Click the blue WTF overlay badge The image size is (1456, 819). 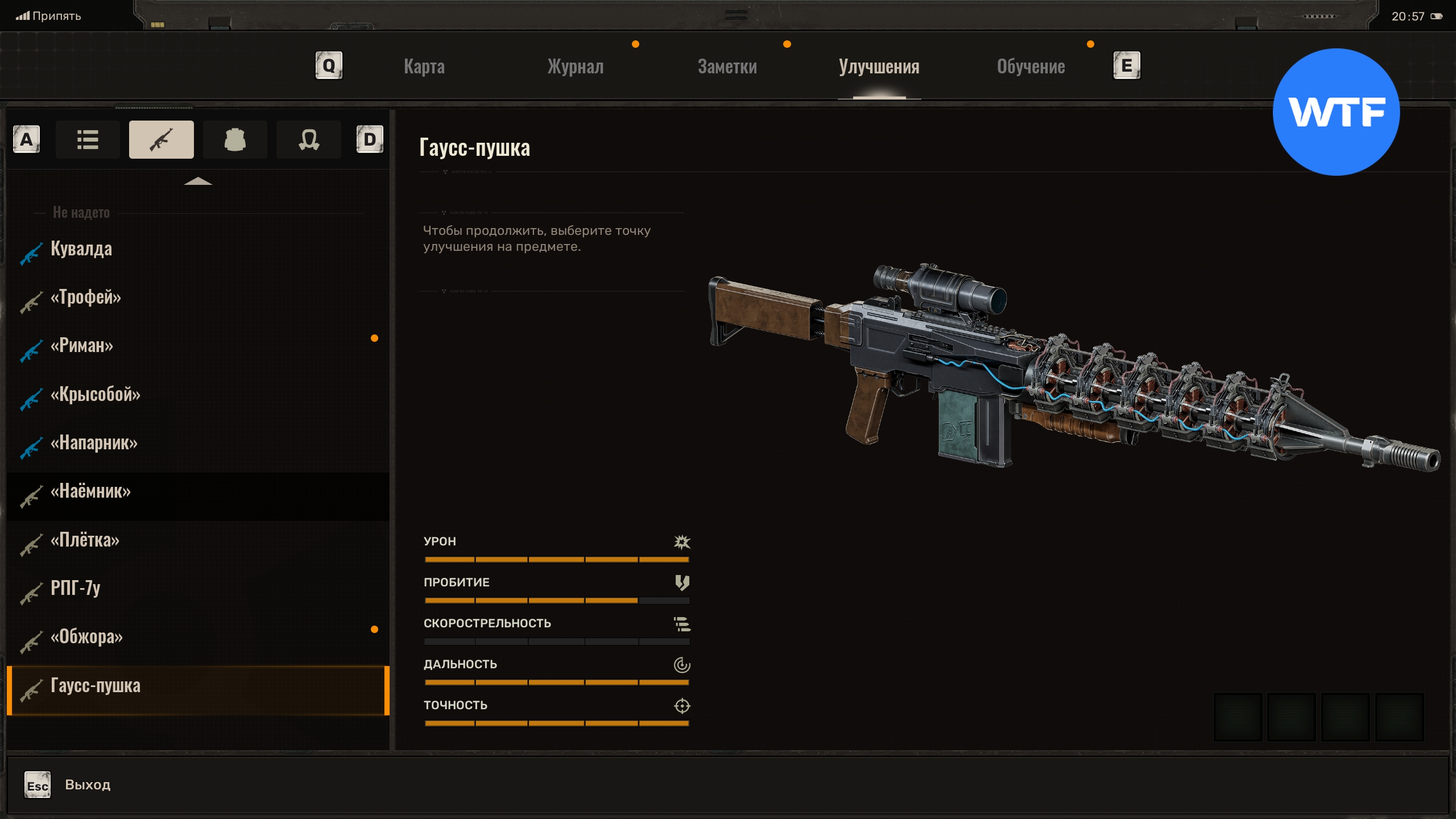tap(1335, 112)
